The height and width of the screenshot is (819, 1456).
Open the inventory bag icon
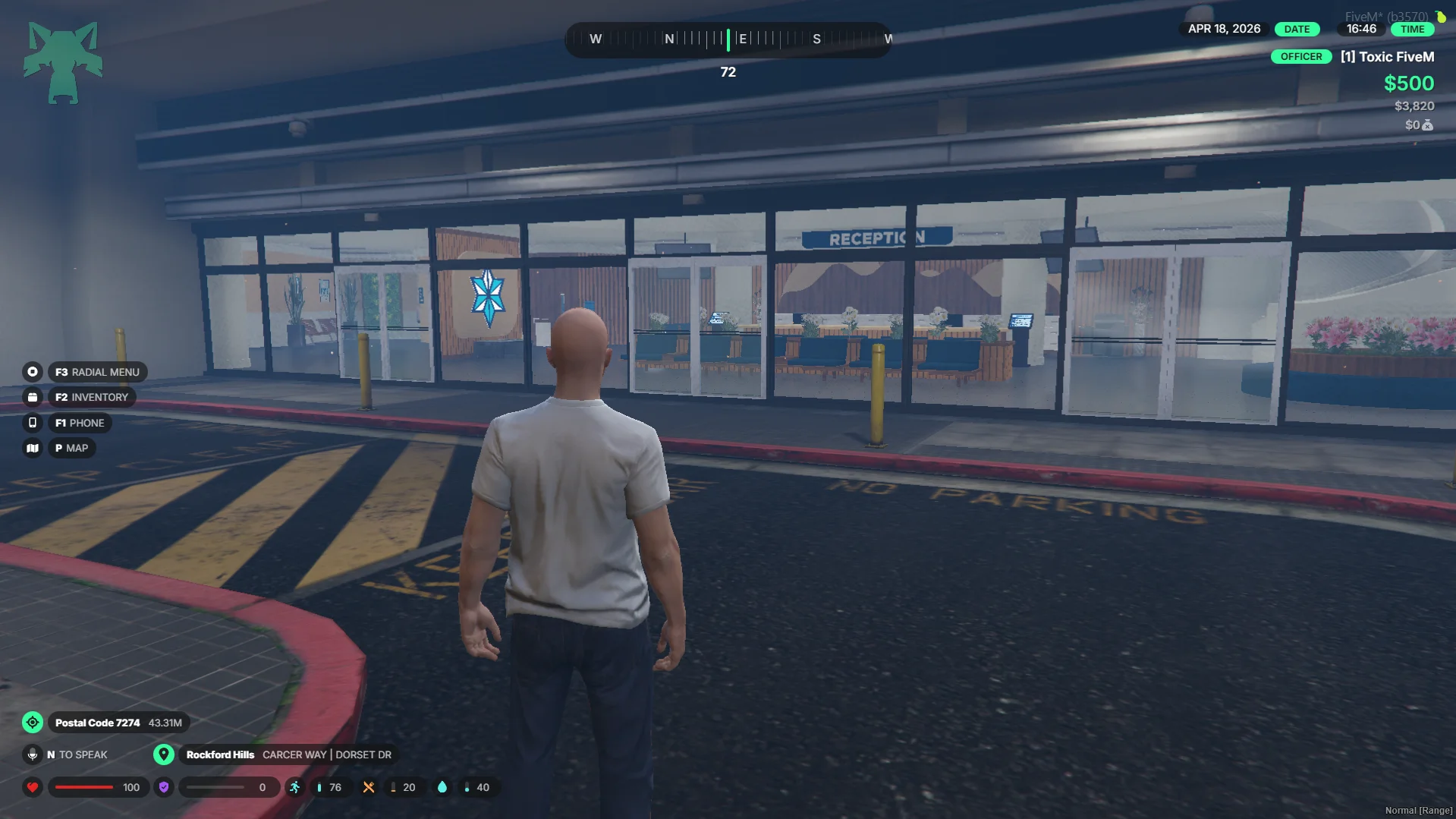pos(33,397)
